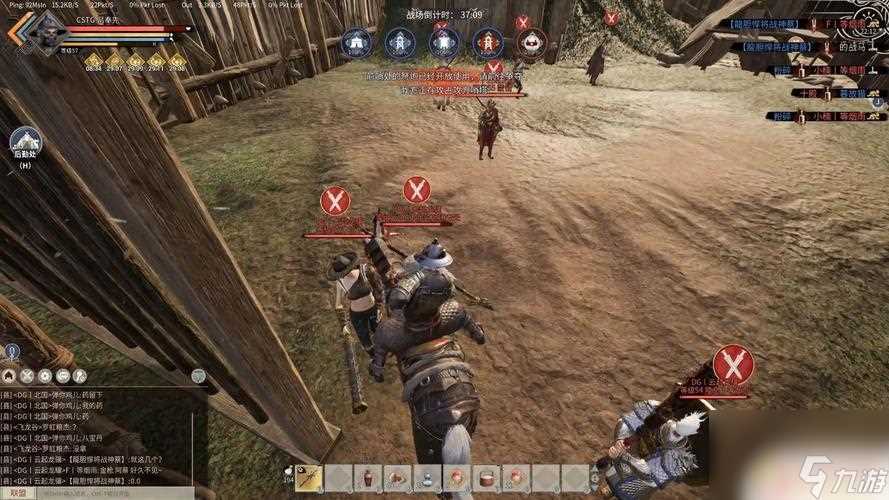The image size is (889, 500).
Task: Select the spear weapon hotbar slot
Action: 309,478
